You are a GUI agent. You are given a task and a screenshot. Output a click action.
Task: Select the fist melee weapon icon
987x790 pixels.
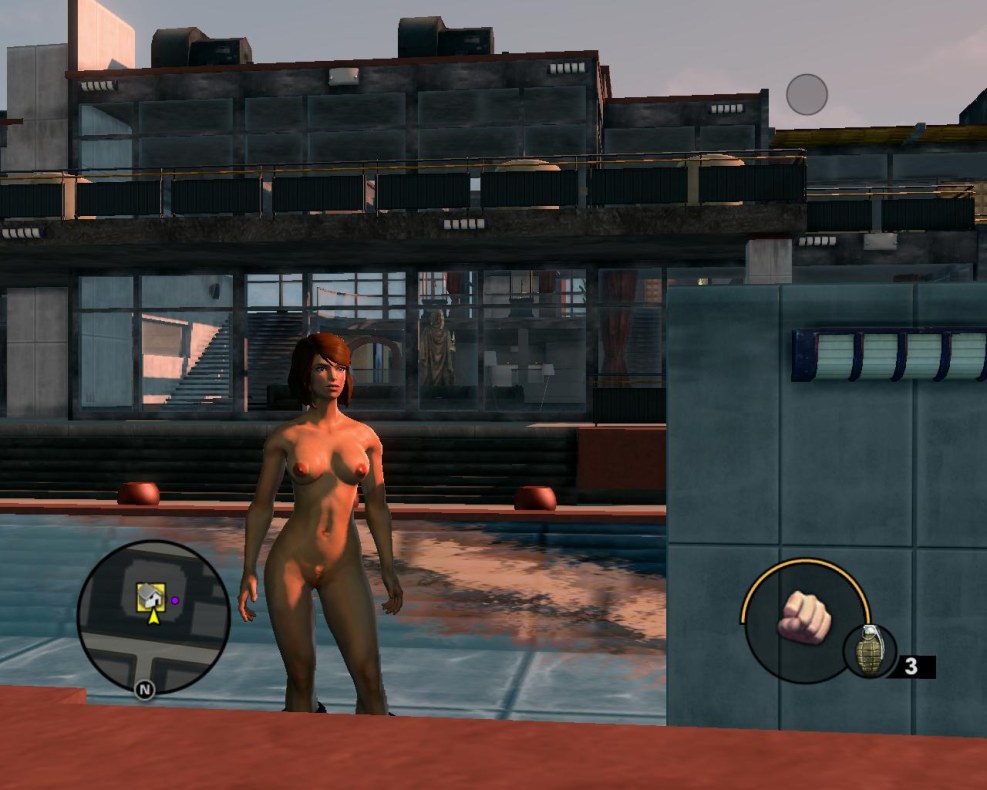(x=803, y=618)
